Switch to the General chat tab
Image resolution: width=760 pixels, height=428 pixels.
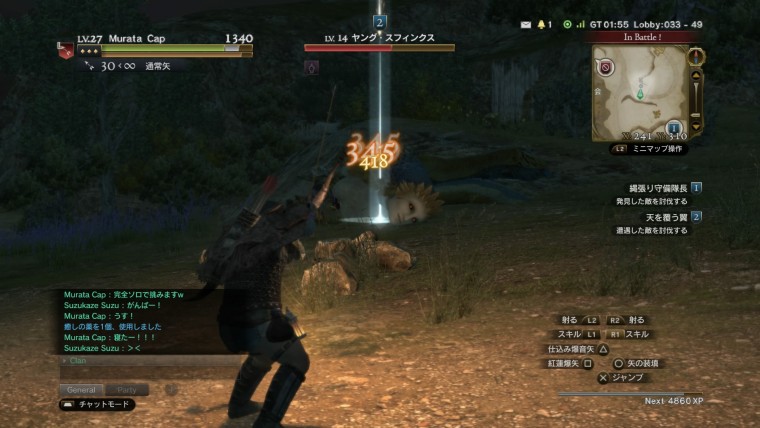pyautogui.click(x=82, y=389)
